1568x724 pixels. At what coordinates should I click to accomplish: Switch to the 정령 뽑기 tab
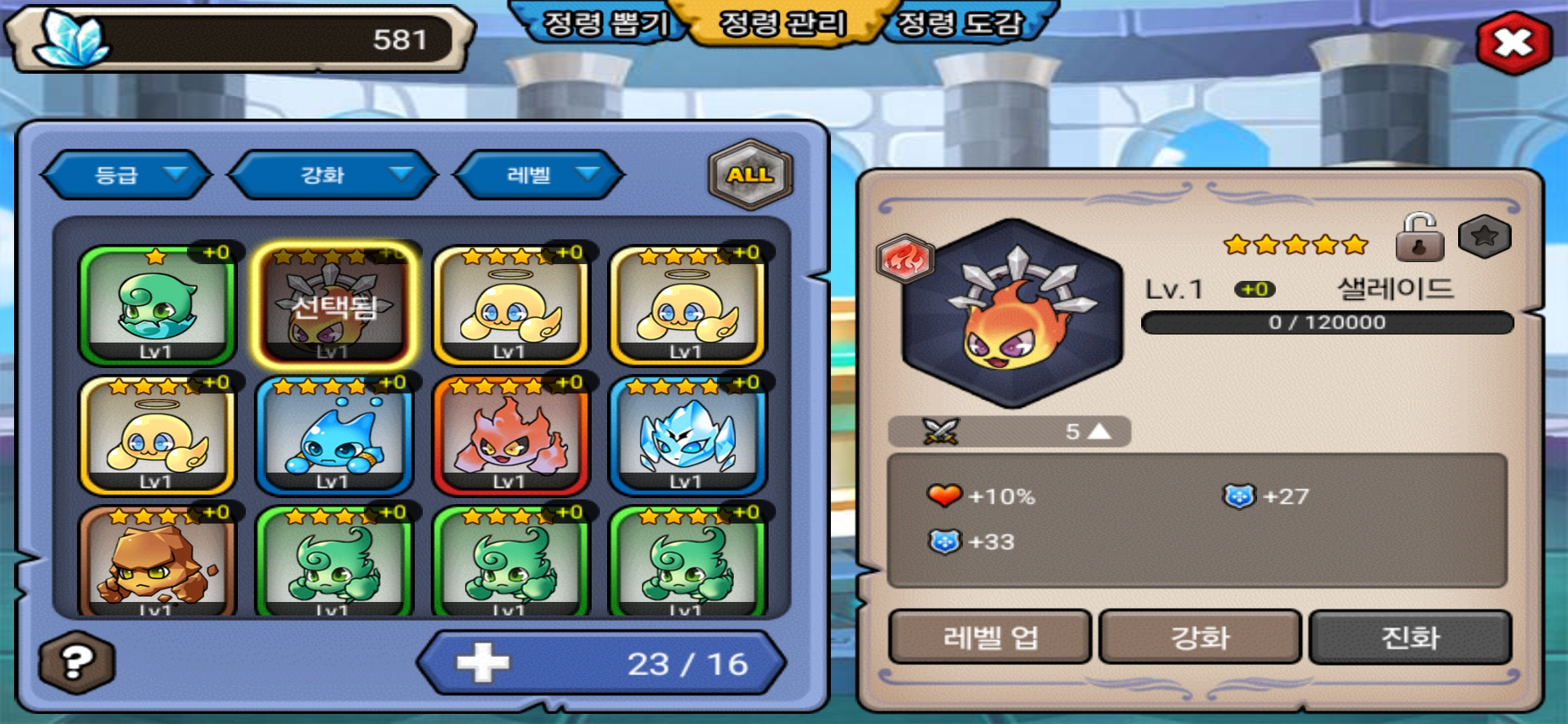pos(604,25)
